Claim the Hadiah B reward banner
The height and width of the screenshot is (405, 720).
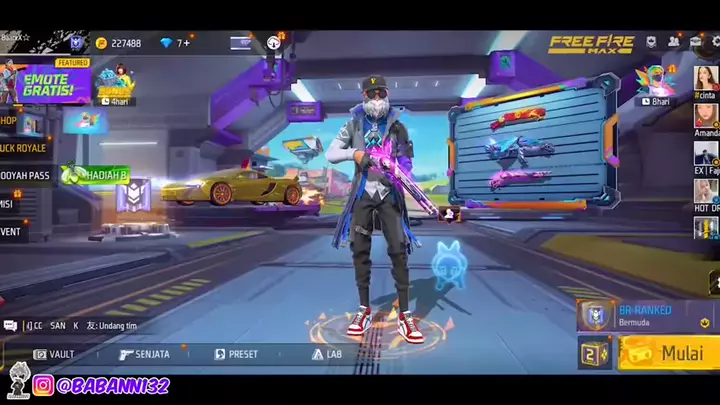coord(96,175)
